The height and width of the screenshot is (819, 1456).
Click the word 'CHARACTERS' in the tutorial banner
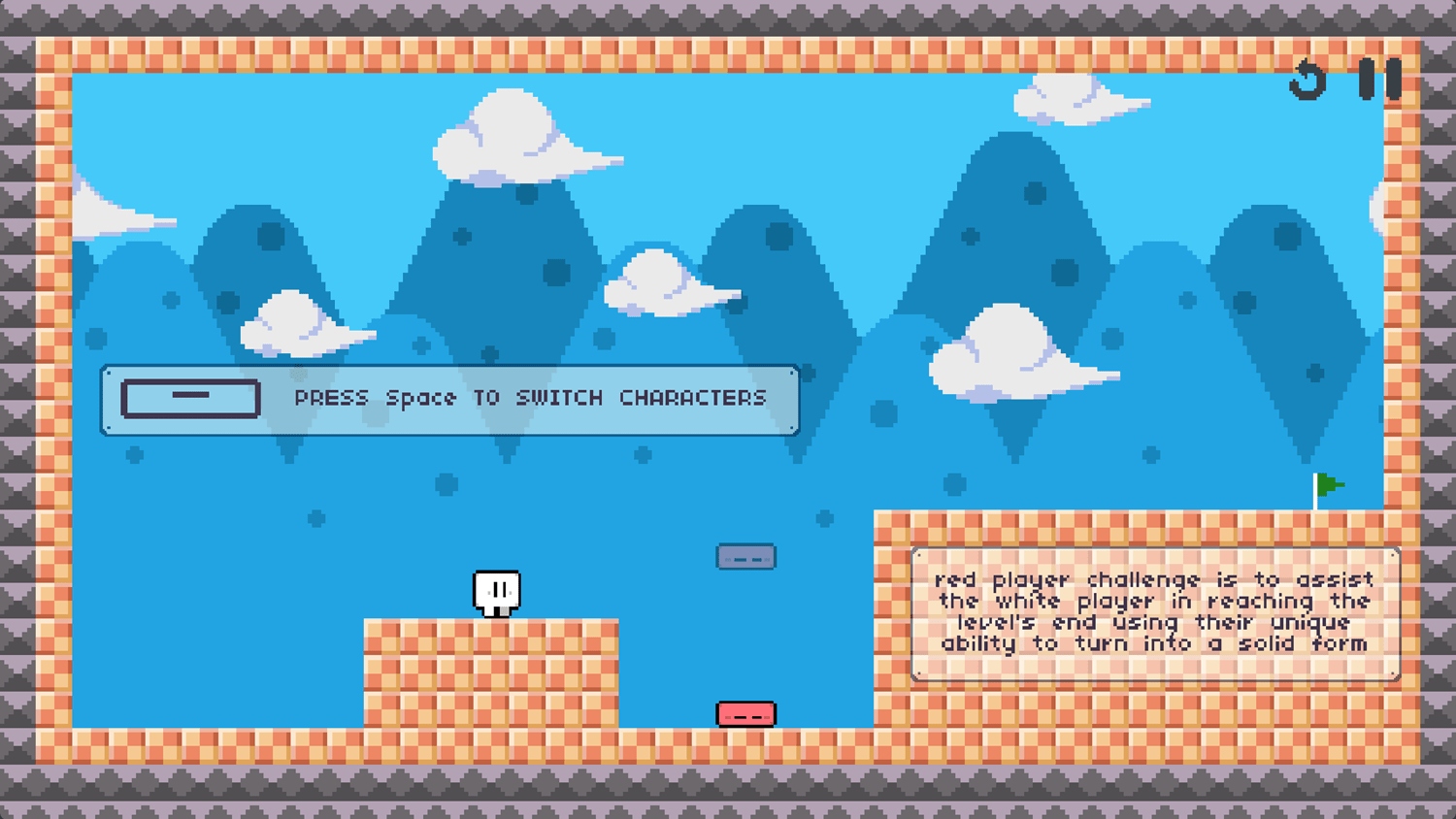pos(692,398)
